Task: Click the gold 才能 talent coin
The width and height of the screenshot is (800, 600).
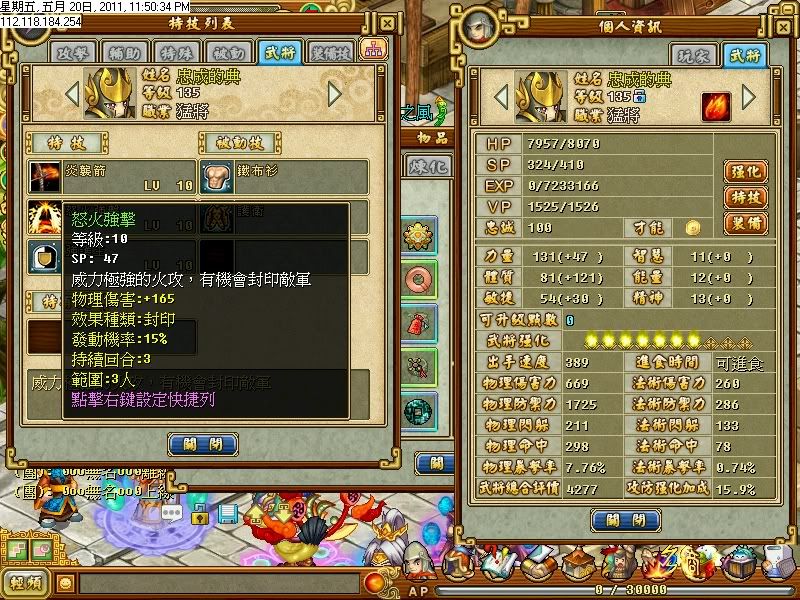Action: pyautogui.click(x=692, y=228)
